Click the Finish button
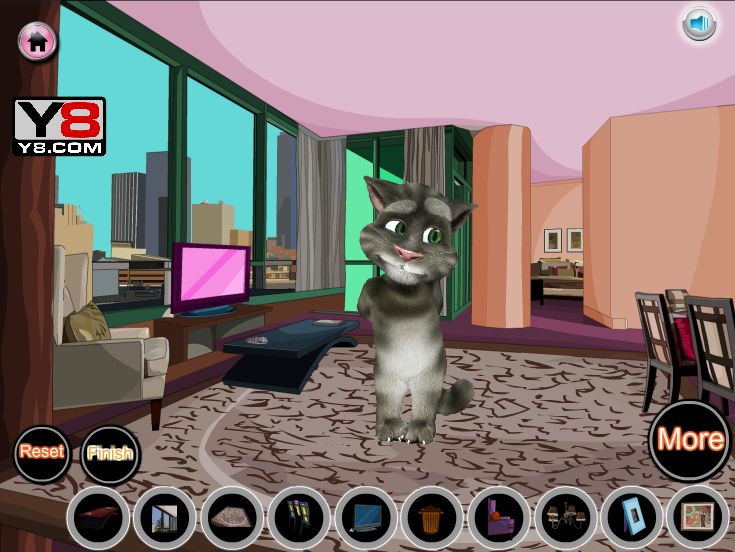The image size is (735, 552). (x=109, y=454)
